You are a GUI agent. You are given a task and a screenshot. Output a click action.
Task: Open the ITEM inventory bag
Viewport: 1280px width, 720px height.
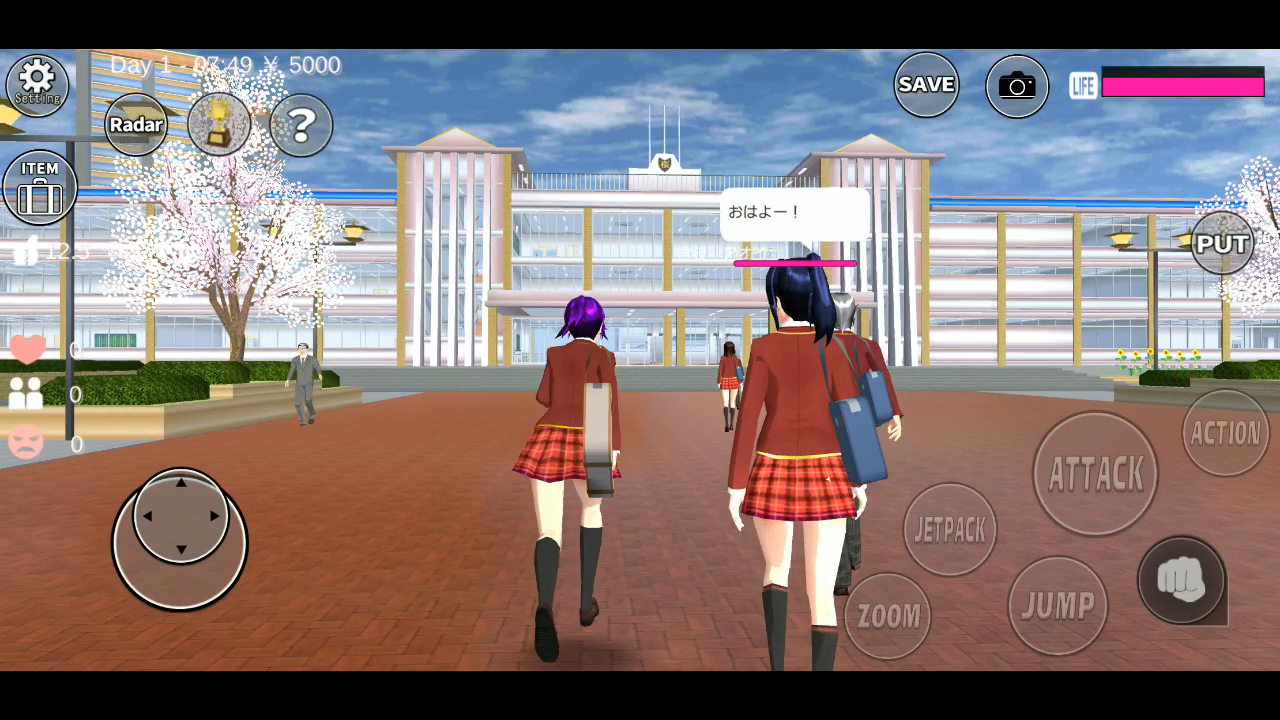point(39,186)
